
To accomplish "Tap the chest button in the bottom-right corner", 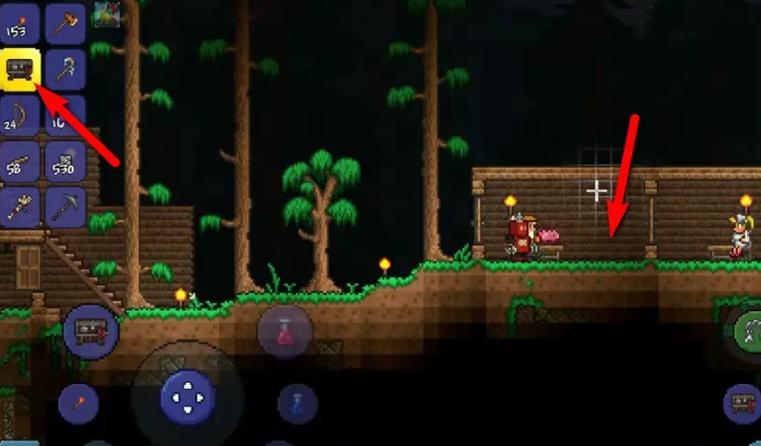I will pyautogui.click(x=742, y=403).
